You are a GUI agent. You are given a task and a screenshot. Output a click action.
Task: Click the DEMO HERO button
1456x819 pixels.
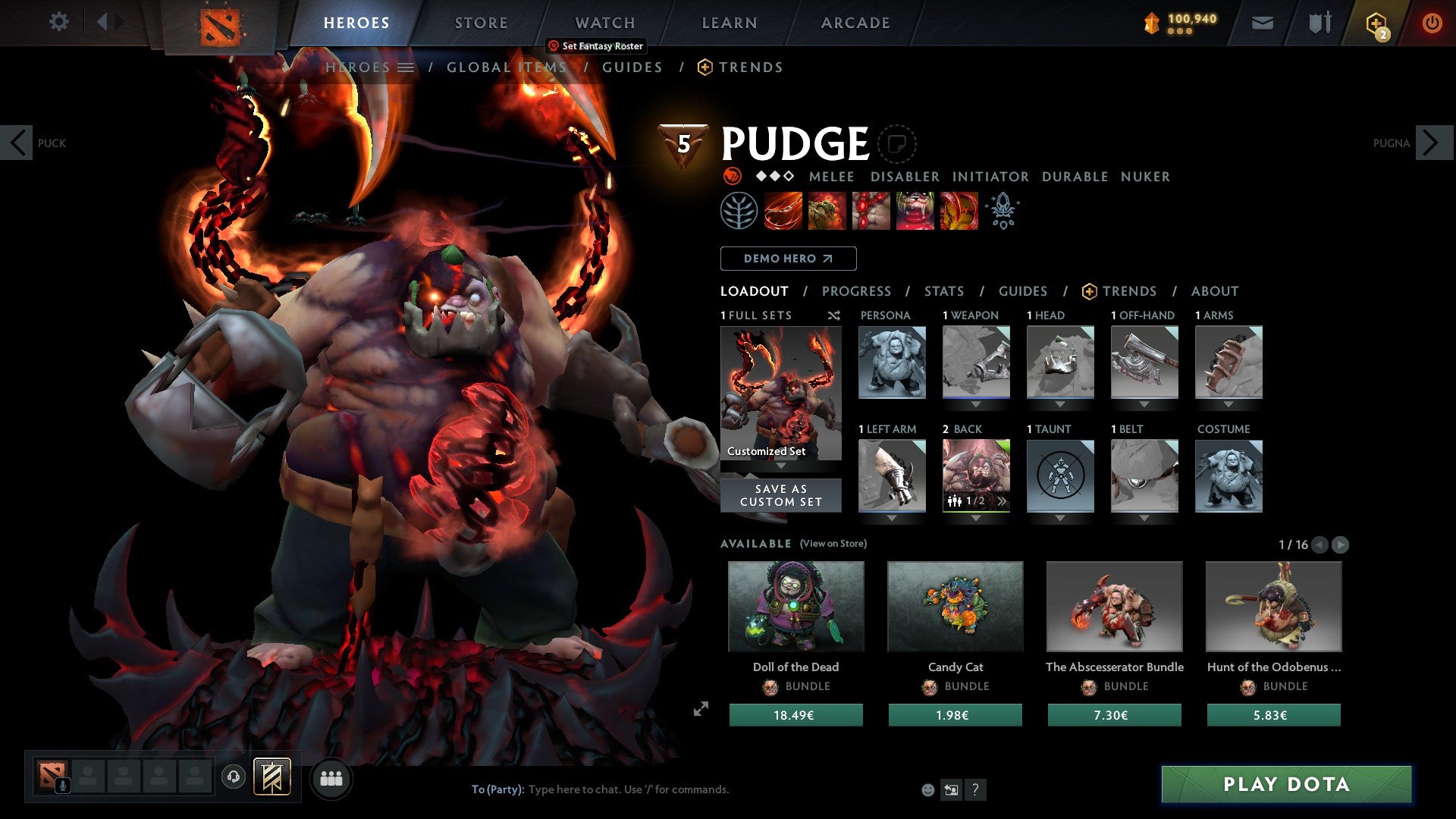(x=787, y=259)
